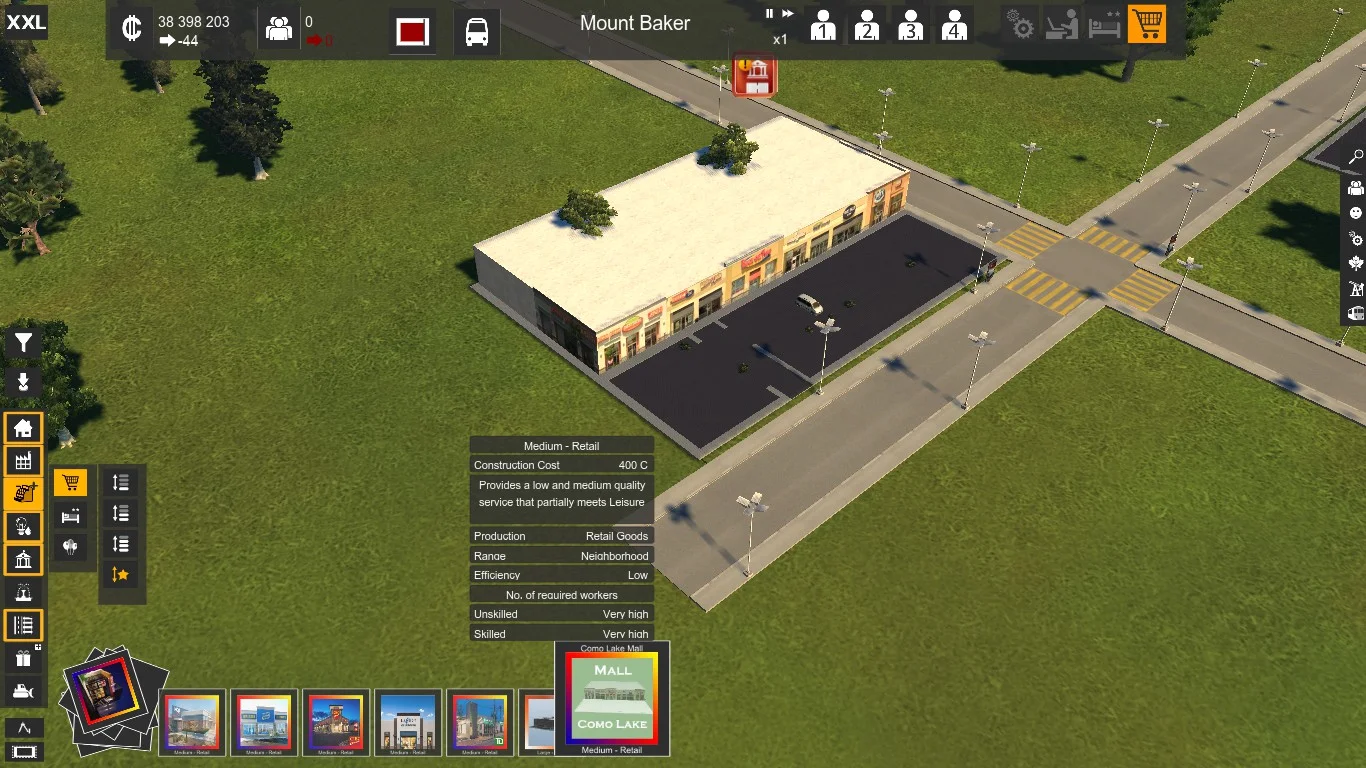Screen dimensions: 1366x768
Task: Click the bank alert icon above building
Action: coord(756,76)
